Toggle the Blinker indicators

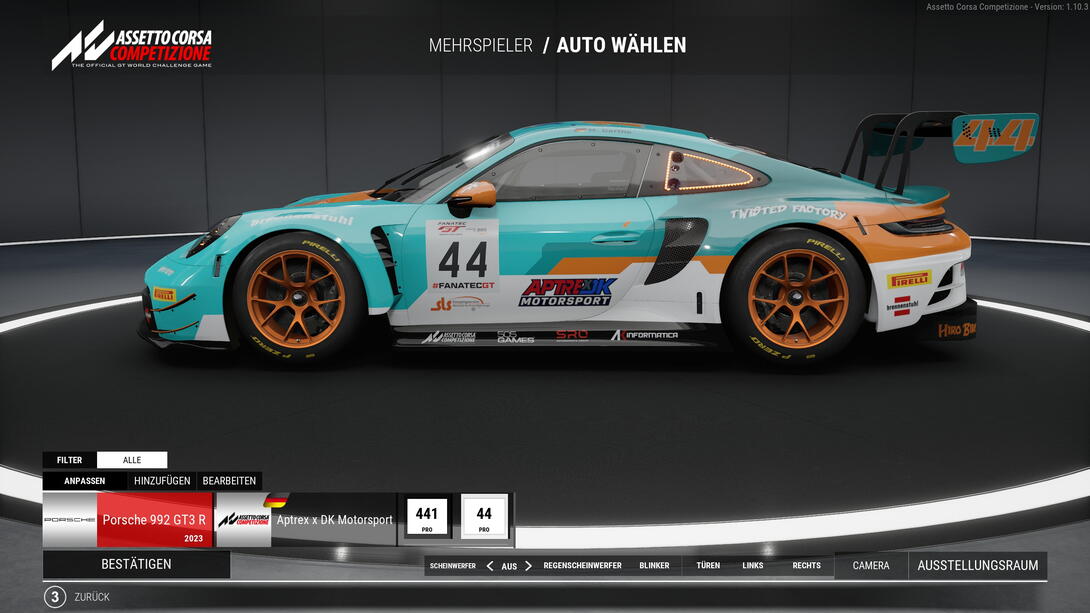point(654,566)
